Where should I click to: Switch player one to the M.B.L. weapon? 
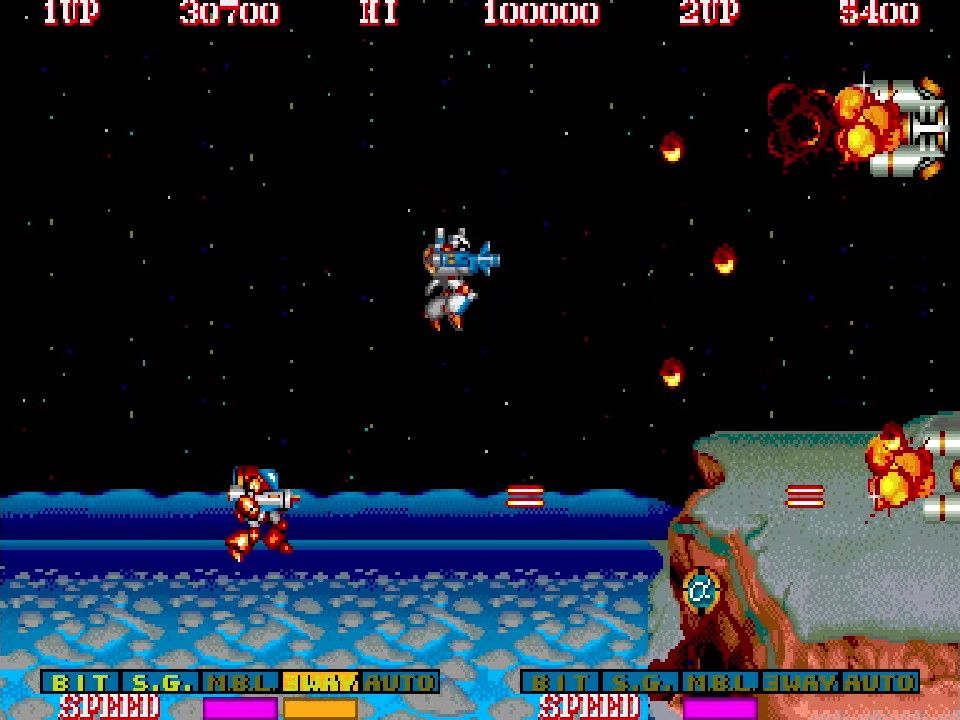(x=241, y=683)
